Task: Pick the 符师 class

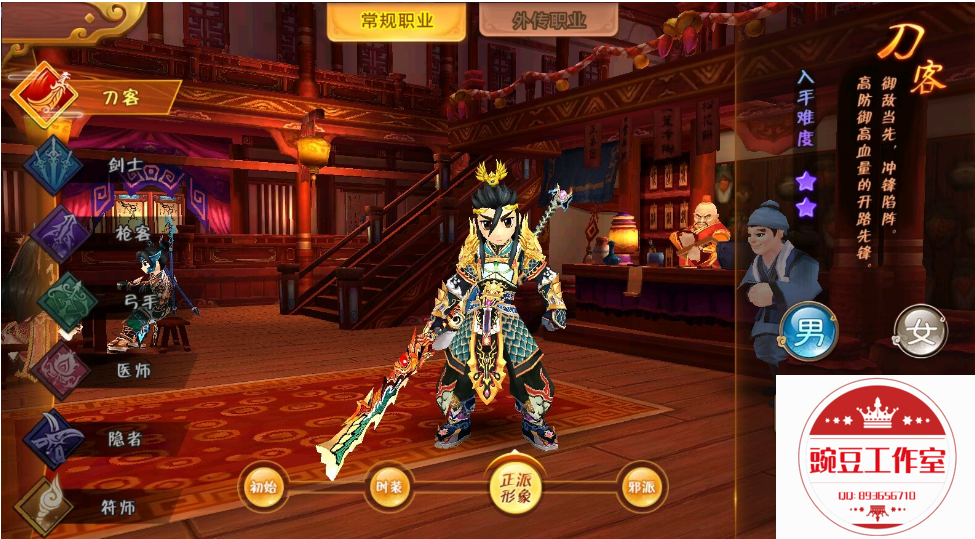Action: click(x=95, y=505)
